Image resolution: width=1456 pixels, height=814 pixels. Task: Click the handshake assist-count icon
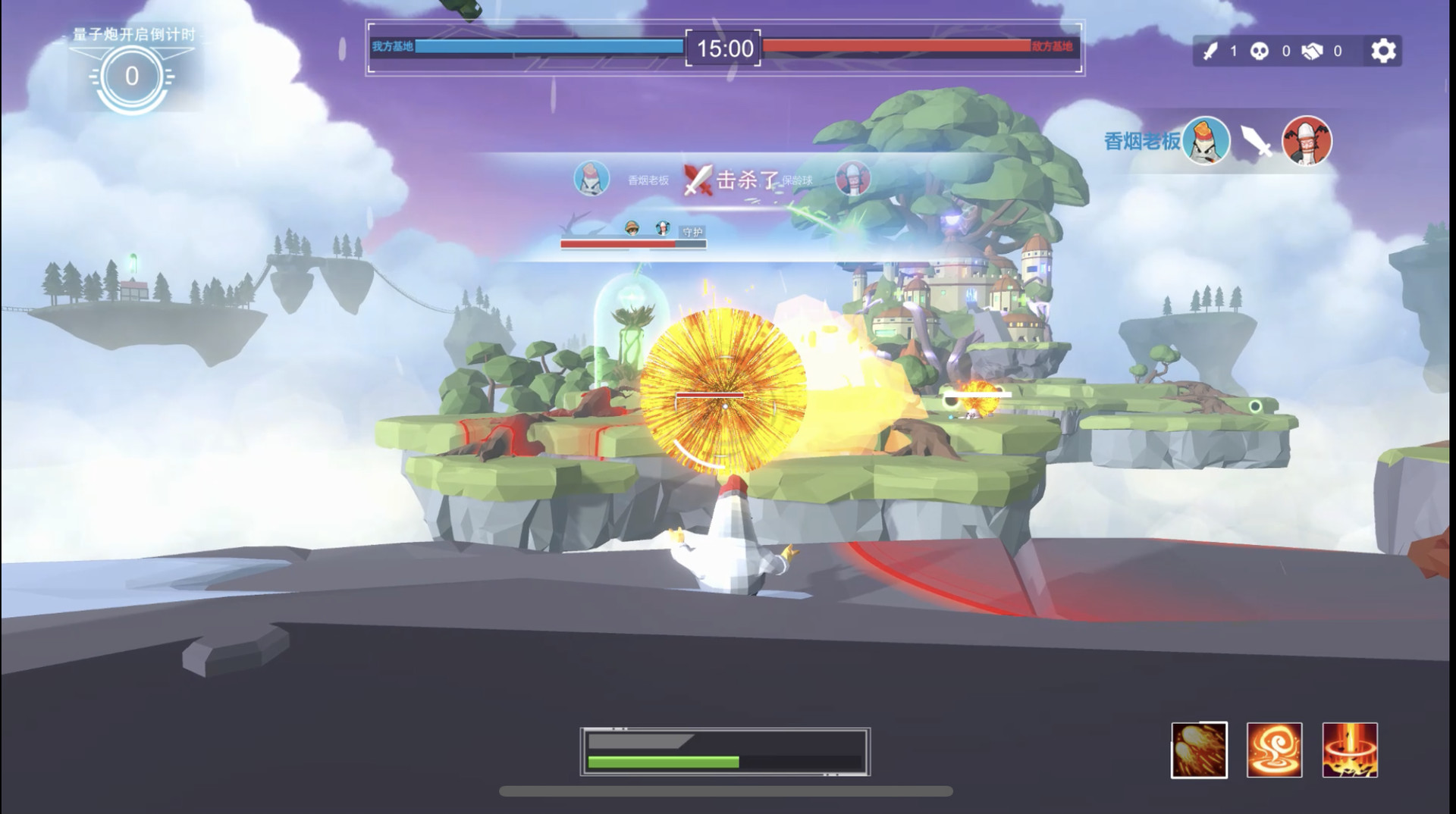[x=1314, y=51]
